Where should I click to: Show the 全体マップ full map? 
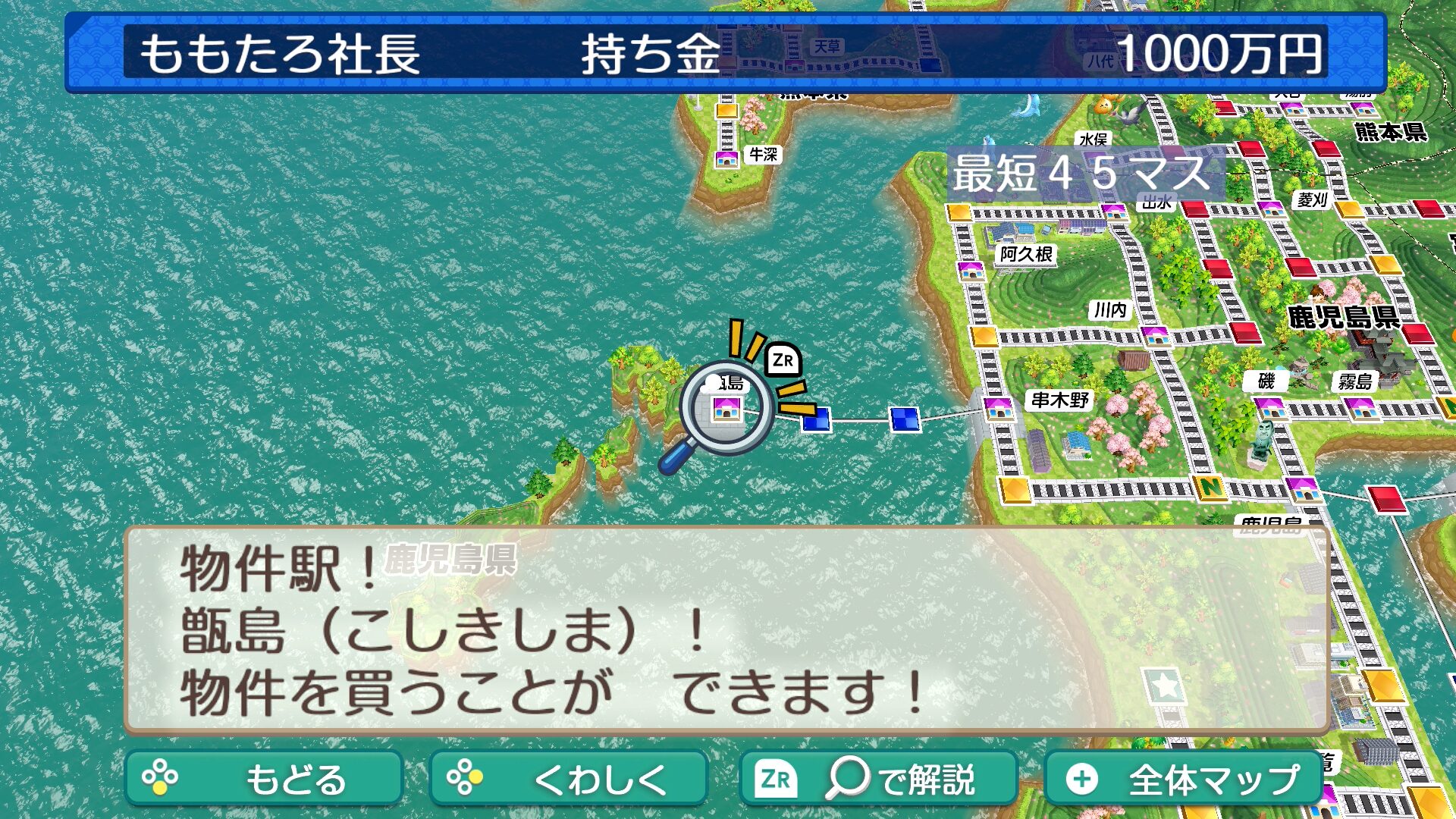click(x=1183, y=779)
